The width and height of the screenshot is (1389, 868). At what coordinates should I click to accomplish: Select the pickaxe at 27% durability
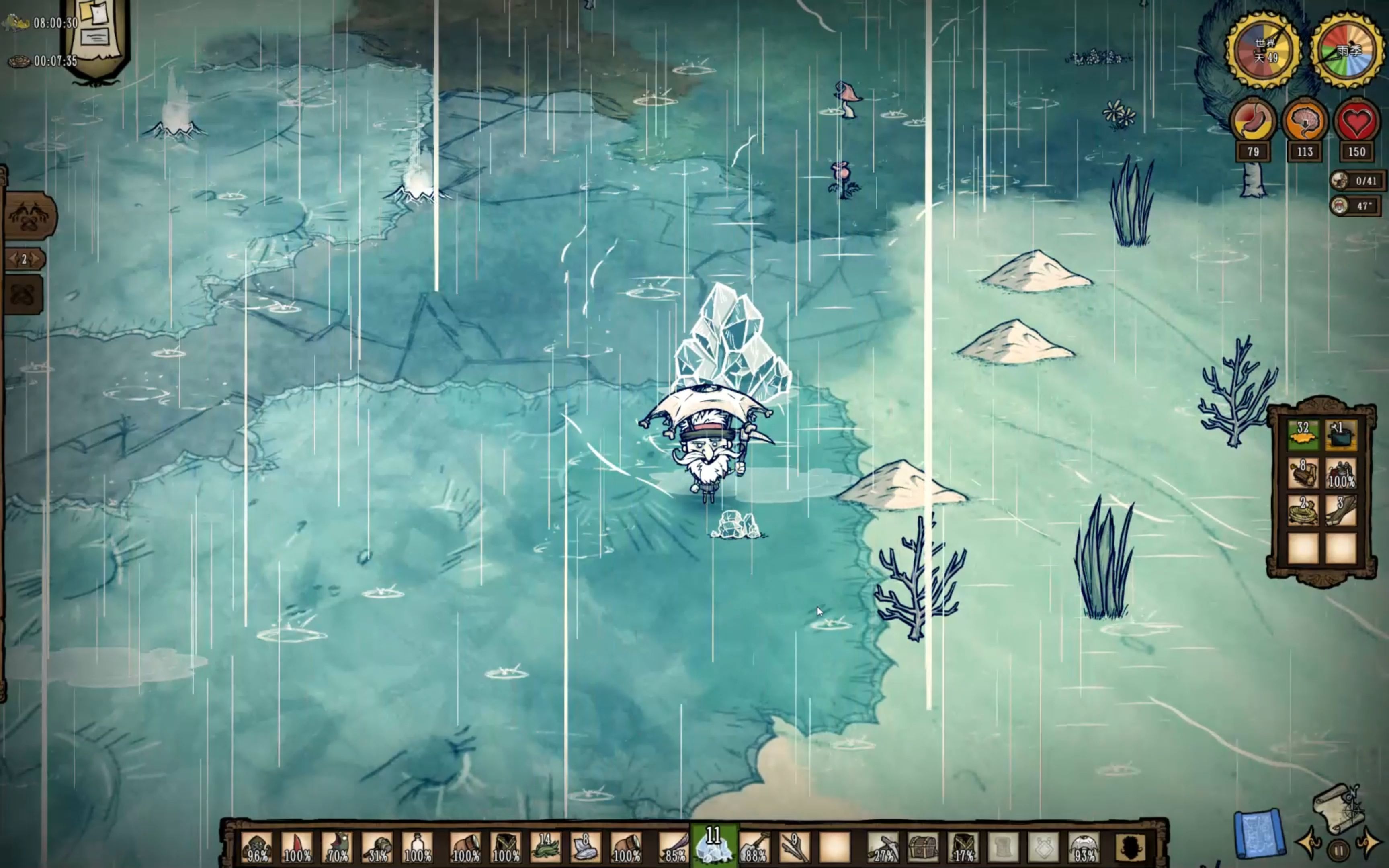point(883,846)
